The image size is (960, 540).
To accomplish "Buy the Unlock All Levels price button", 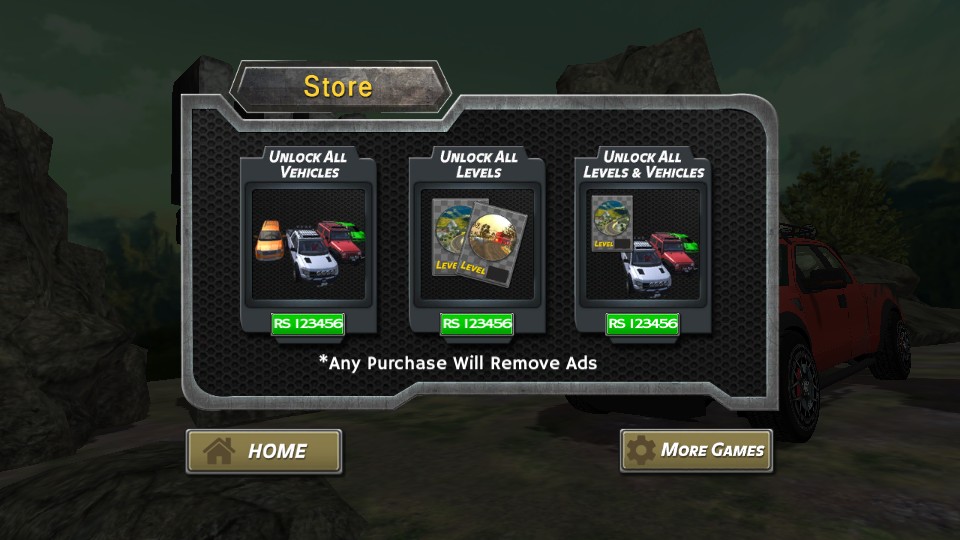I will click(x=477, y=324).
